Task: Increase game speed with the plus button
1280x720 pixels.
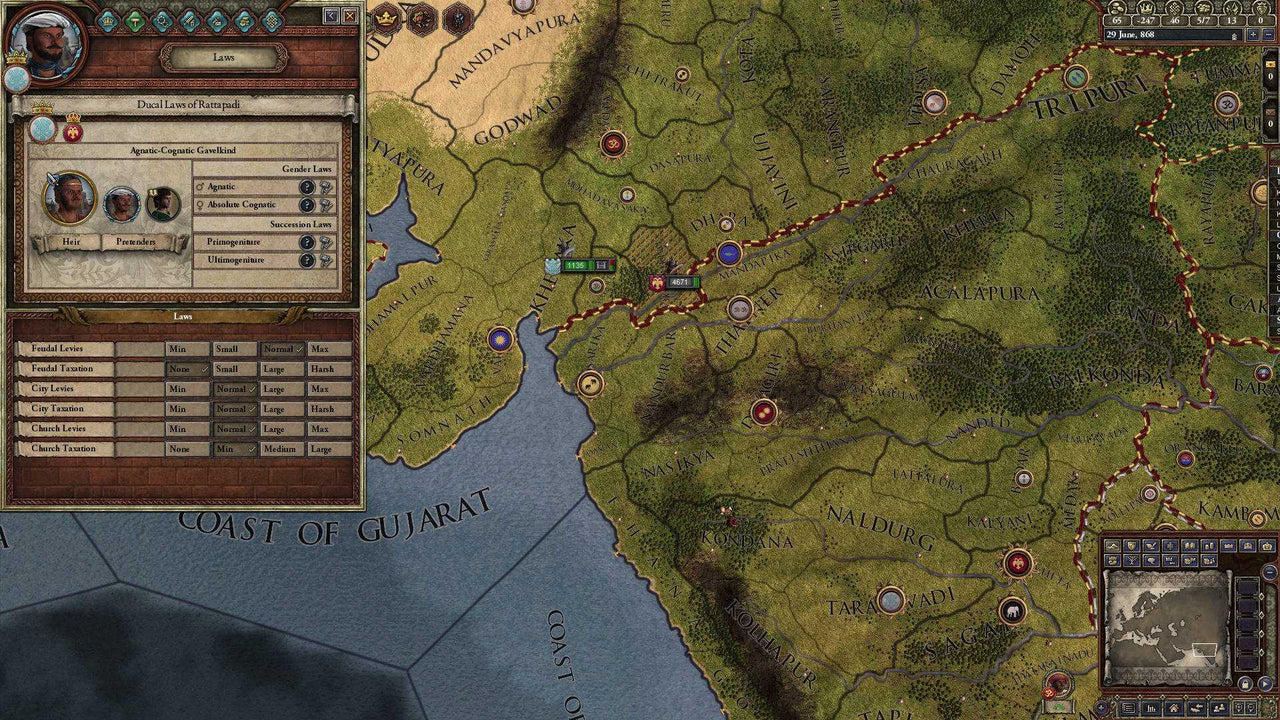Action: [1253, 35]
